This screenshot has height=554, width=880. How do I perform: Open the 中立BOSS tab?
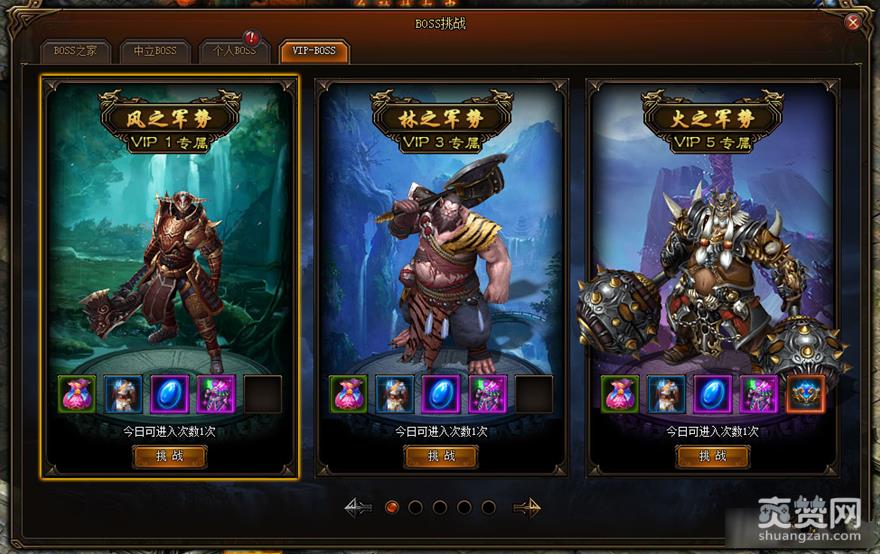(154, 51)
